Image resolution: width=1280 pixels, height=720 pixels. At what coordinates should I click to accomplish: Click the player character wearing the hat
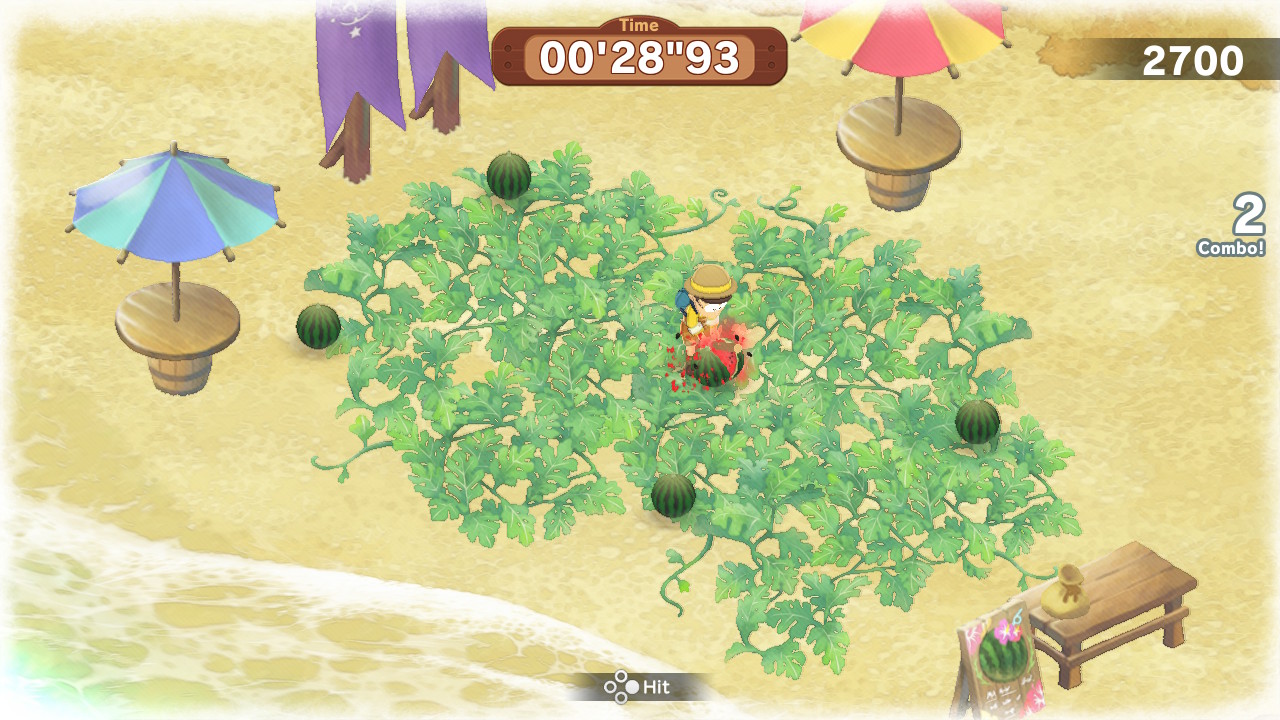[x=708, y=300]
